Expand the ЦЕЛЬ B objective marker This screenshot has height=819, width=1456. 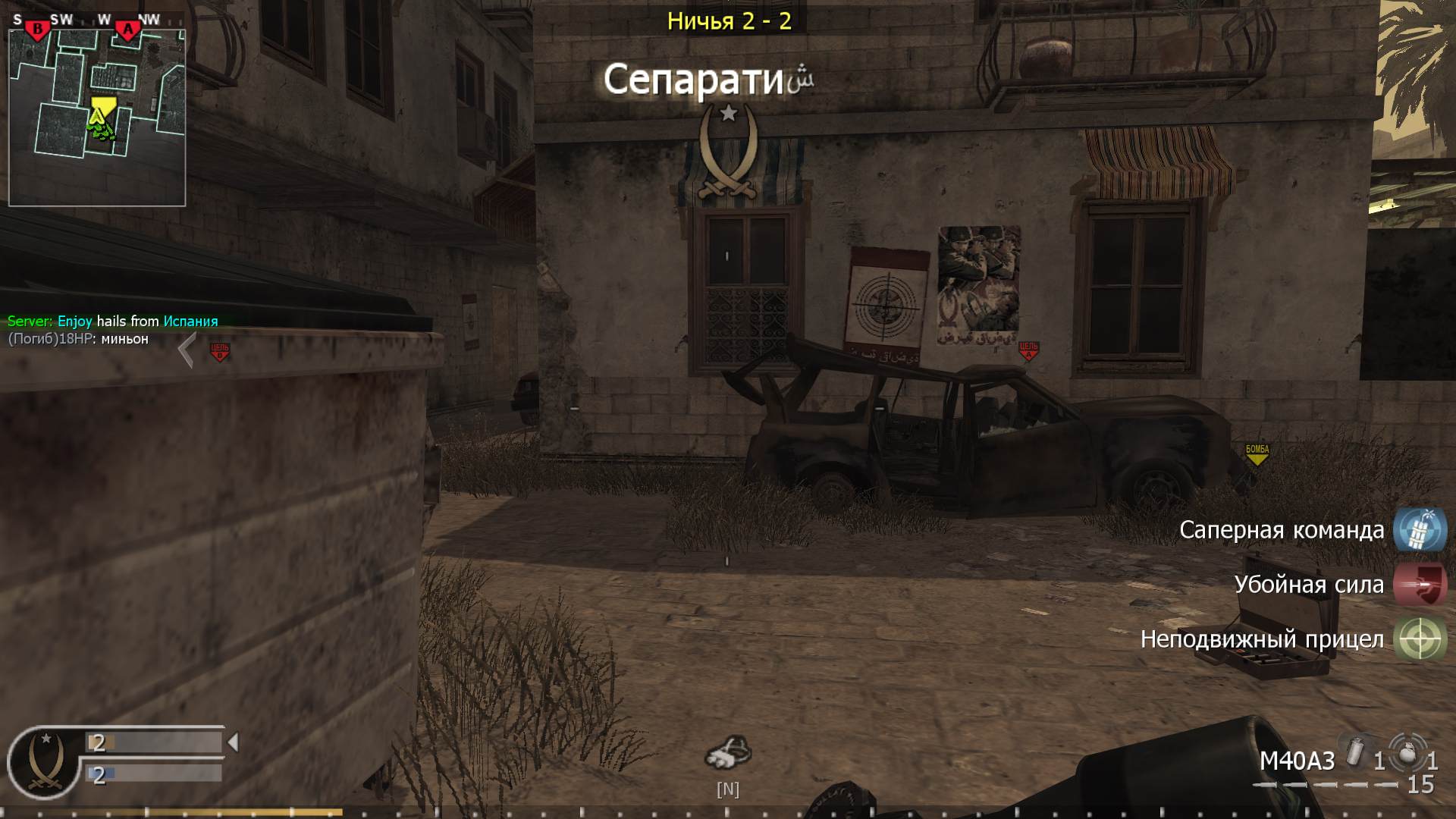point(218,348)
